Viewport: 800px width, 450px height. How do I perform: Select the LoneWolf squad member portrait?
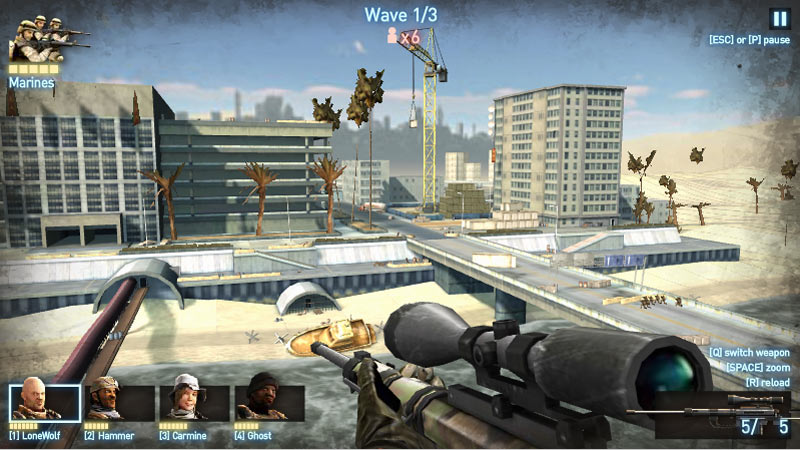pos(44,402)
